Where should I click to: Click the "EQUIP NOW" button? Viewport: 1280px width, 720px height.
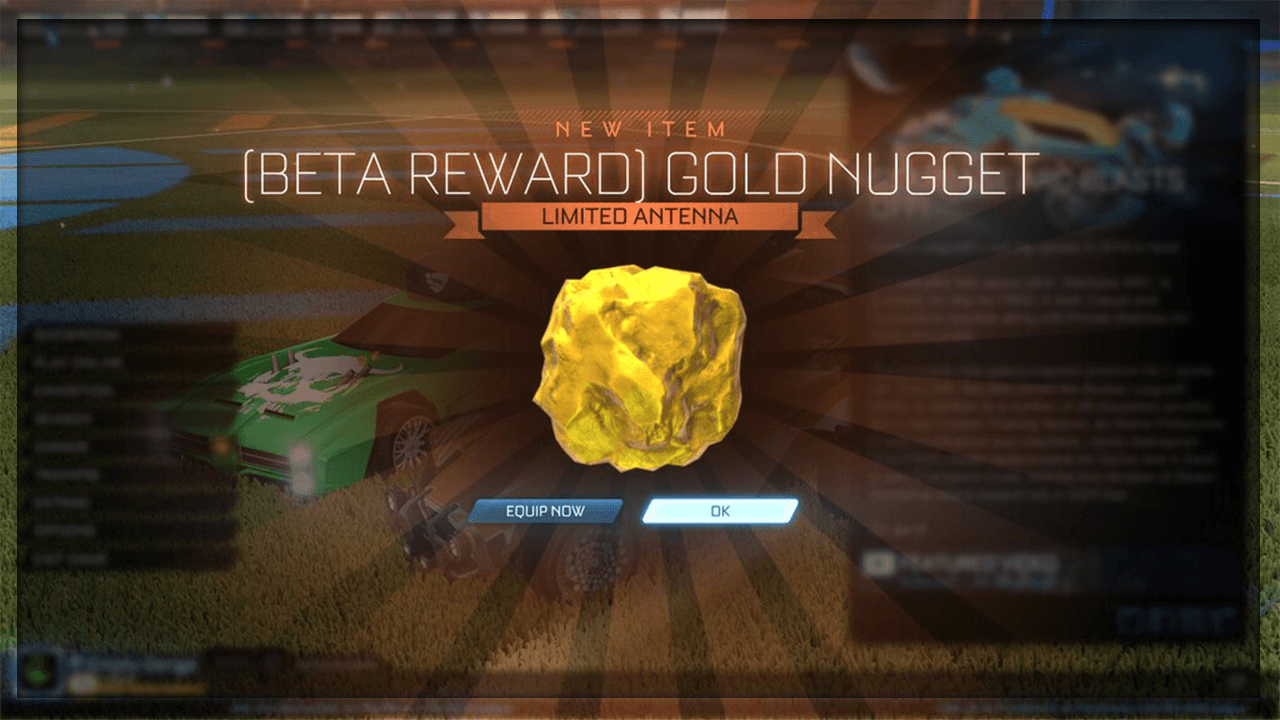[545, 510]
